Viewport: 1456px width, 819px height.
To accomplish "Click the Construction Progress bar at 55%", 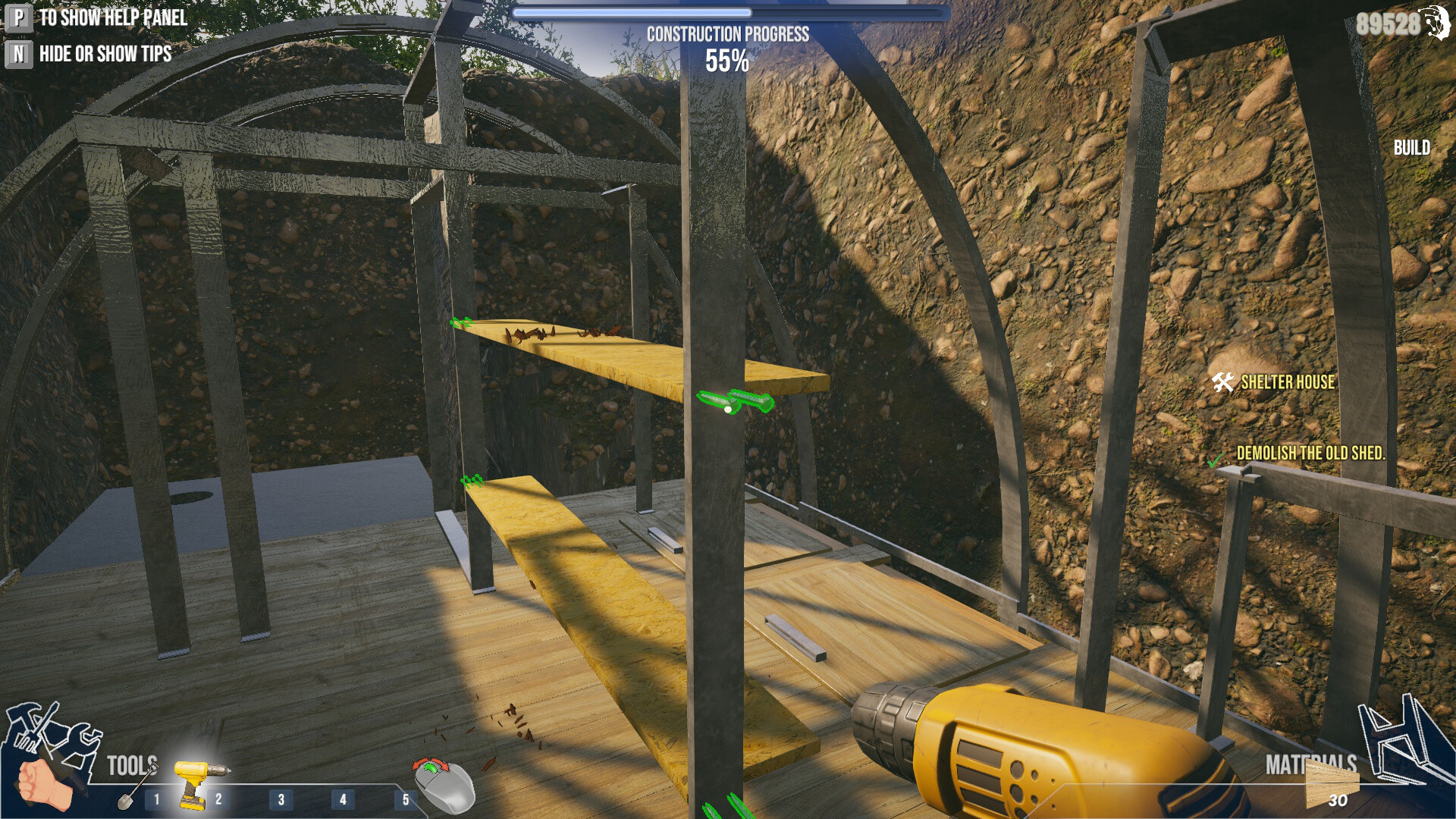I will [x=730, y=12].
